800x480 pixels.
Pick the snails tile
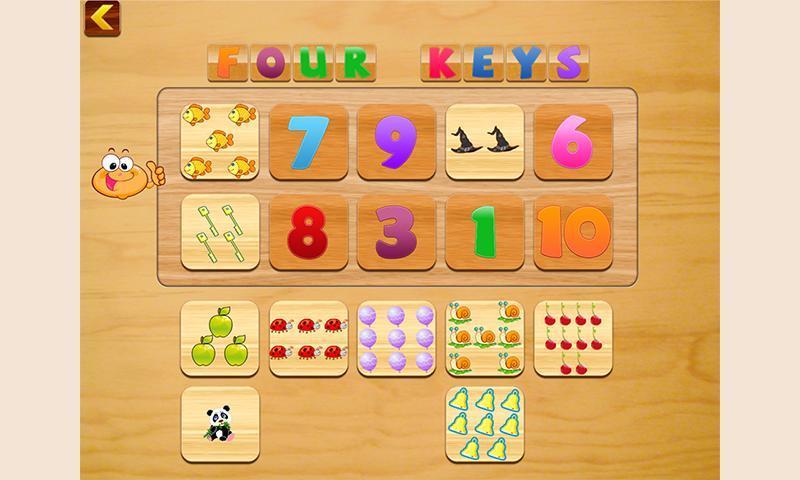[x=484, y=339]
